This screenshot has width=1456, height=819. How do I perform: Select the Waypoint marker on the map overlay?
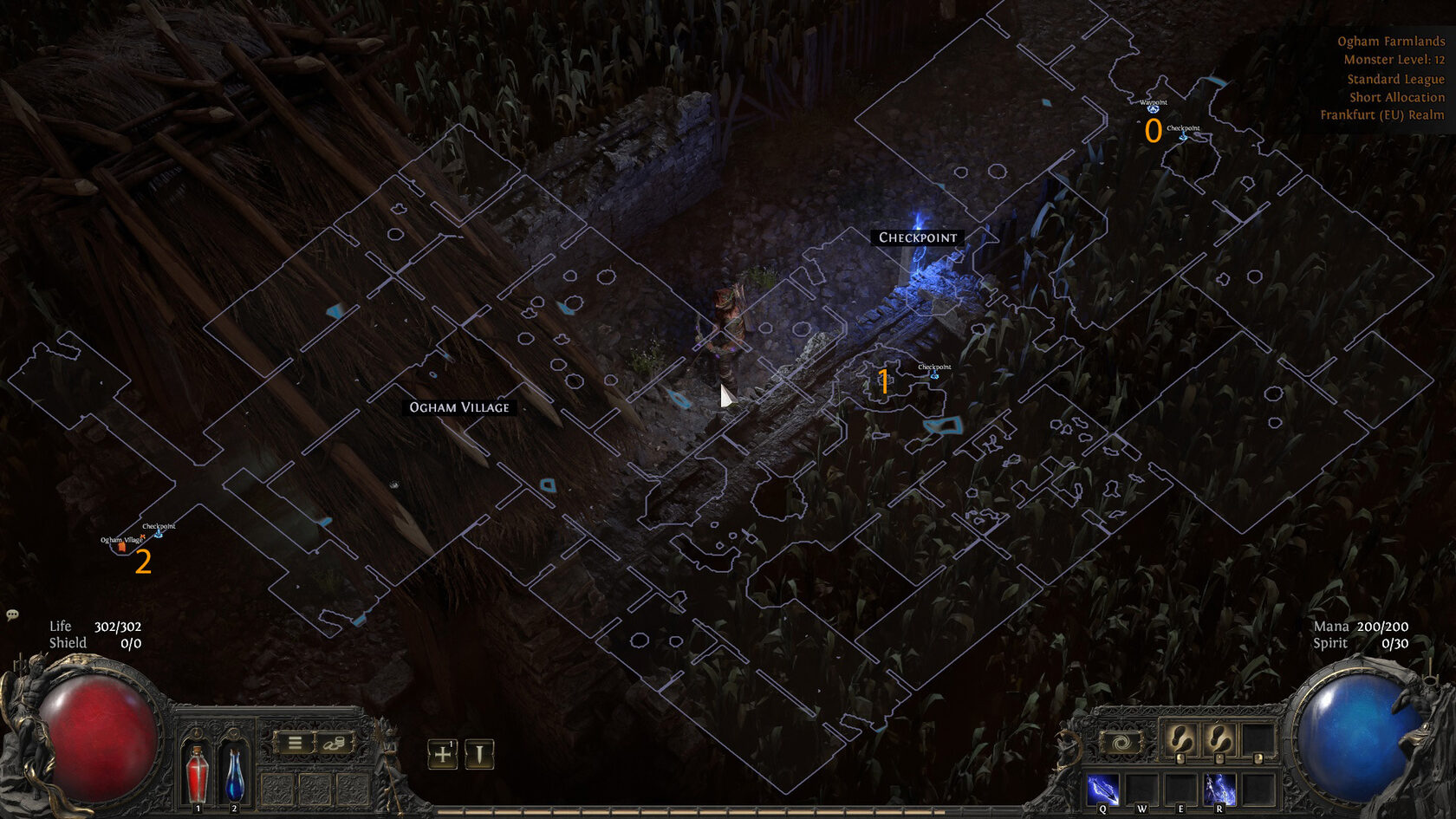pyautogui.click(x=1153, y=108)
